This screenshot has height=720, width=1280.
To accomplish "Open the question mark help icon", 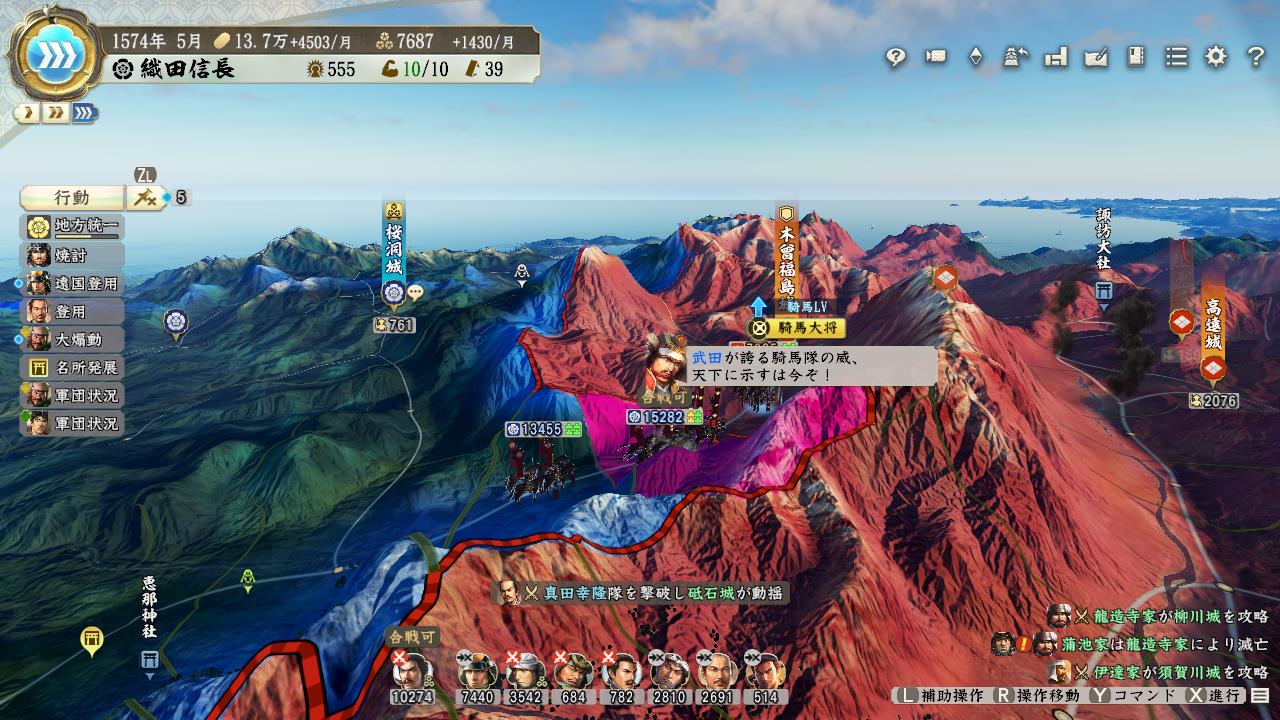I will tap(1256, 57).
